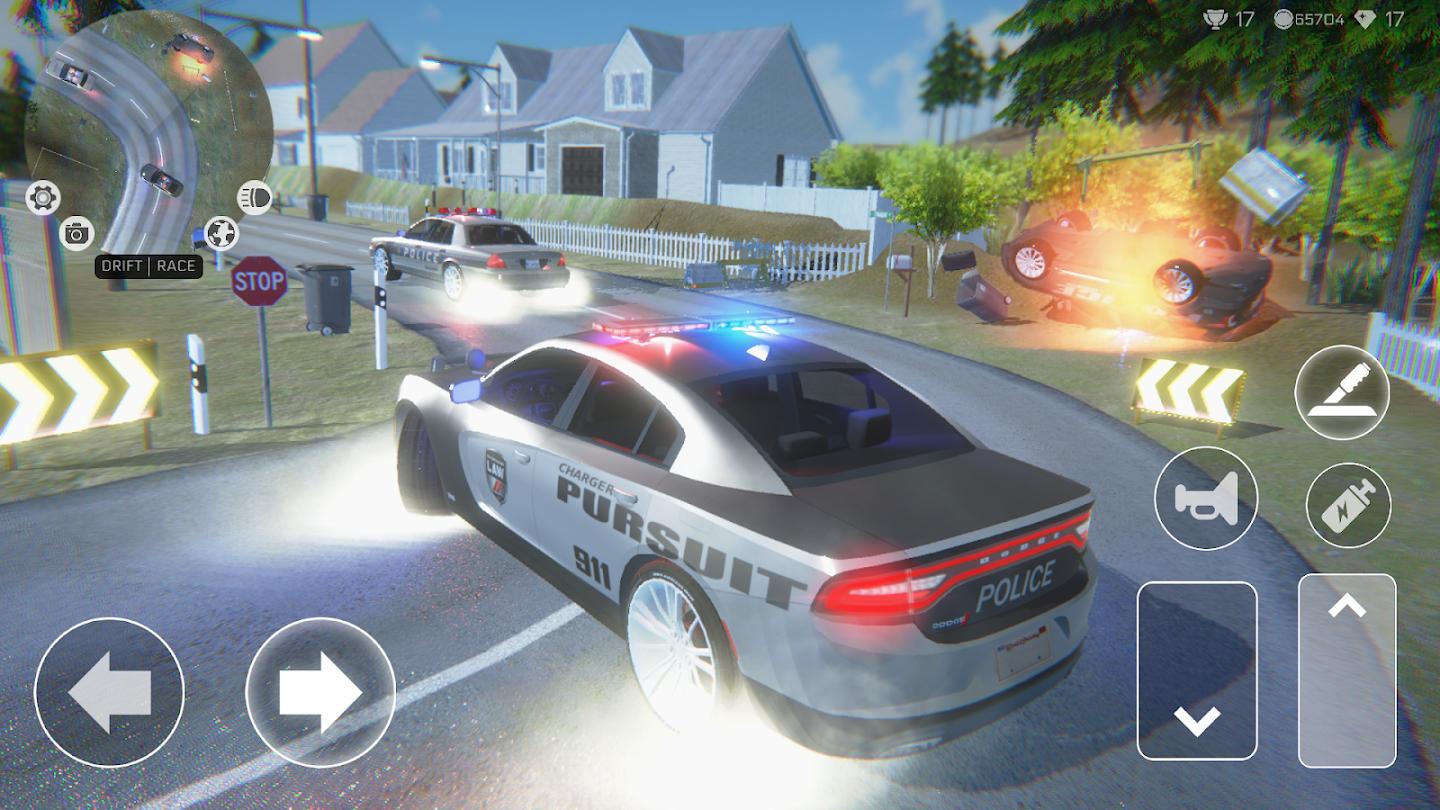Image resolution: width=1440 pixels, height=810 pixels.
Task: Open the globe world icon
Action: pyautogui.click(x=222, y=233)
